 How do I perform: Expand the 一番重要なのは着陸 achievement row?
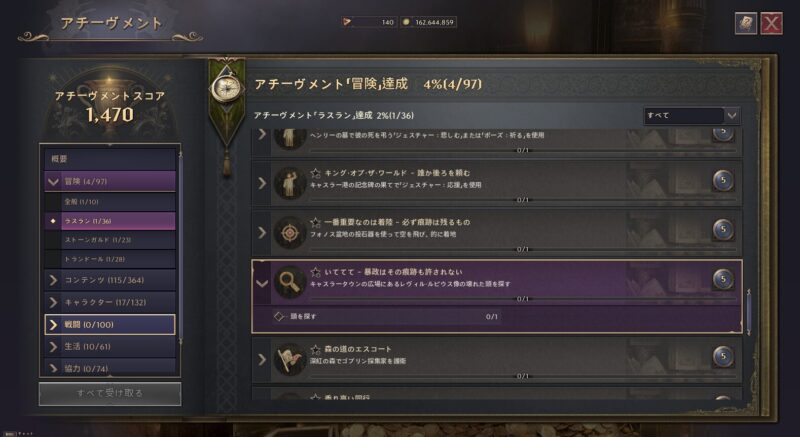point(263,232)
